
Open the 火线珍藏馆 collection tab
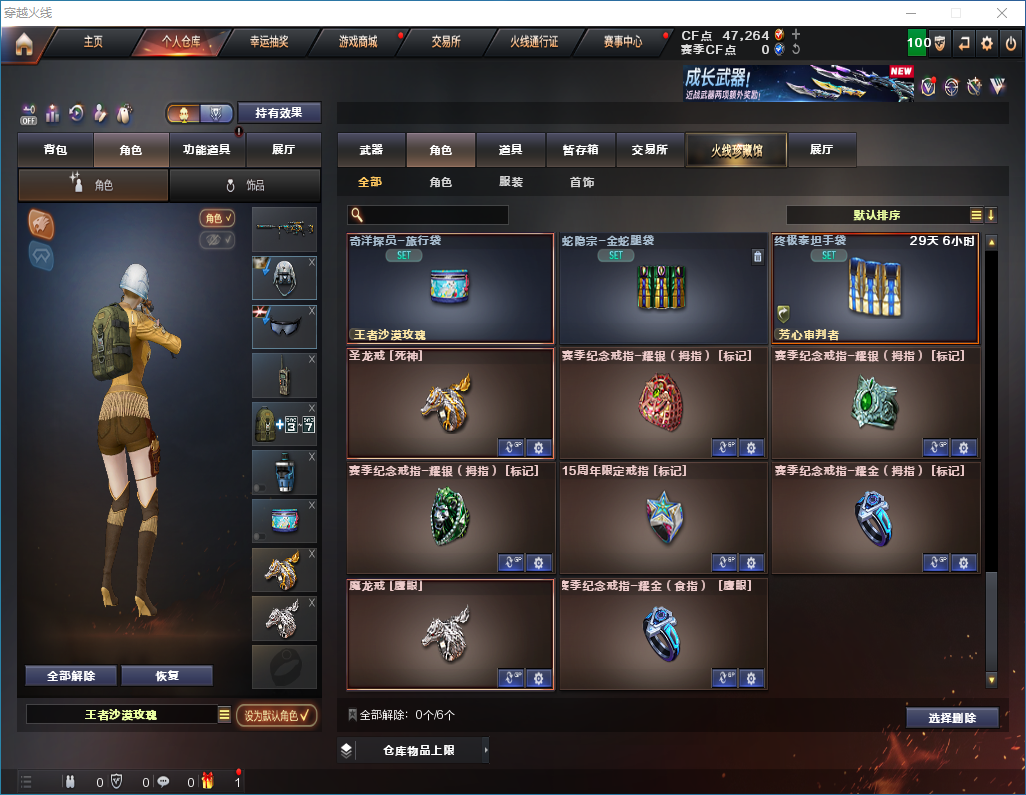pos(736,150)
